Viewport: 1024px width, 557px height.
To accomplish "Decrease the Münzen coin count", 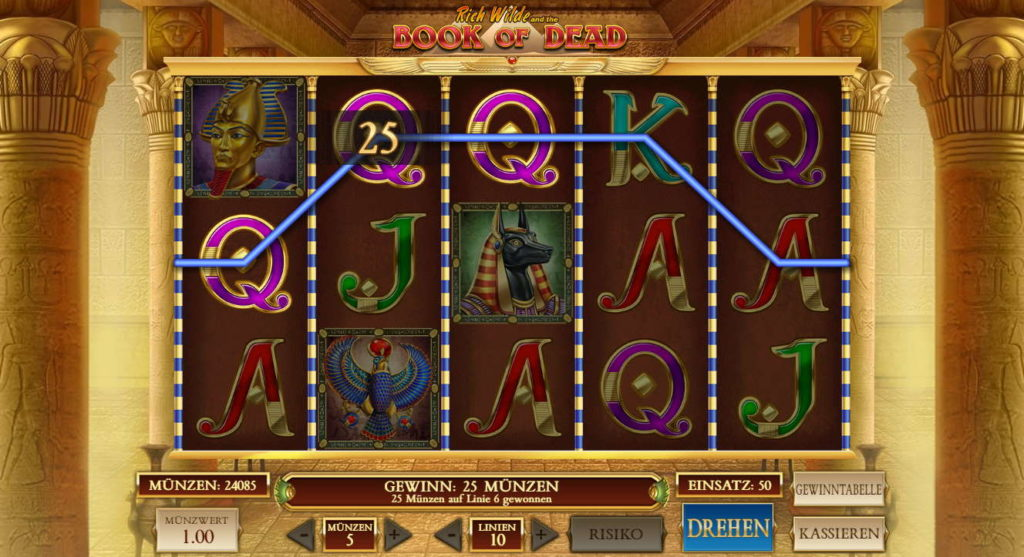I will pos(304,534).
